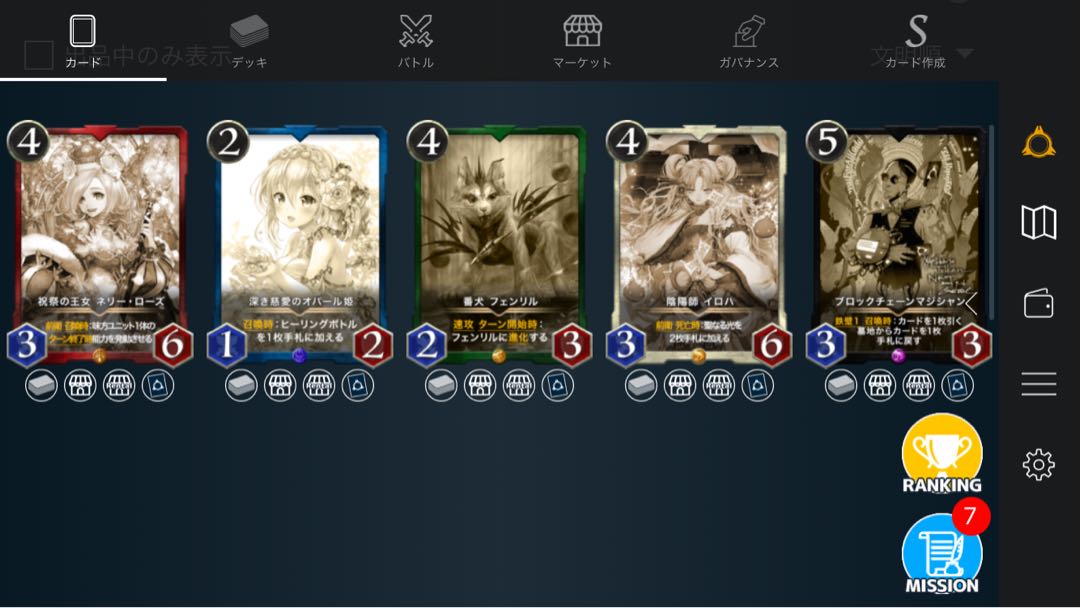Image resolution: width=1080 pixels, height=608 pixels.
Task: Toggle the 出品中のみ表示 checkbox
Action: (x=39, y=56)
